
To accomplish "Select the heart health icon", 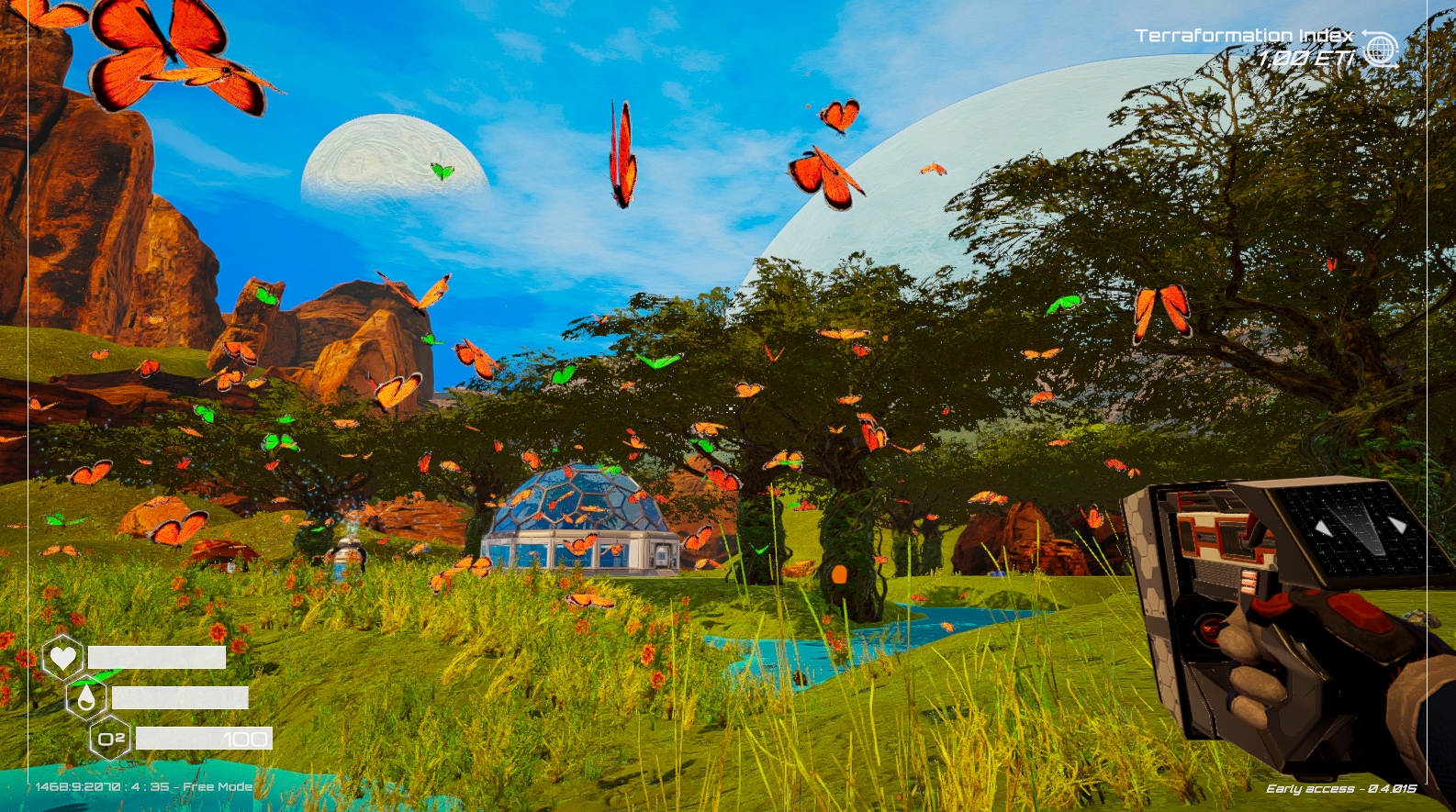I will [62, 657].
